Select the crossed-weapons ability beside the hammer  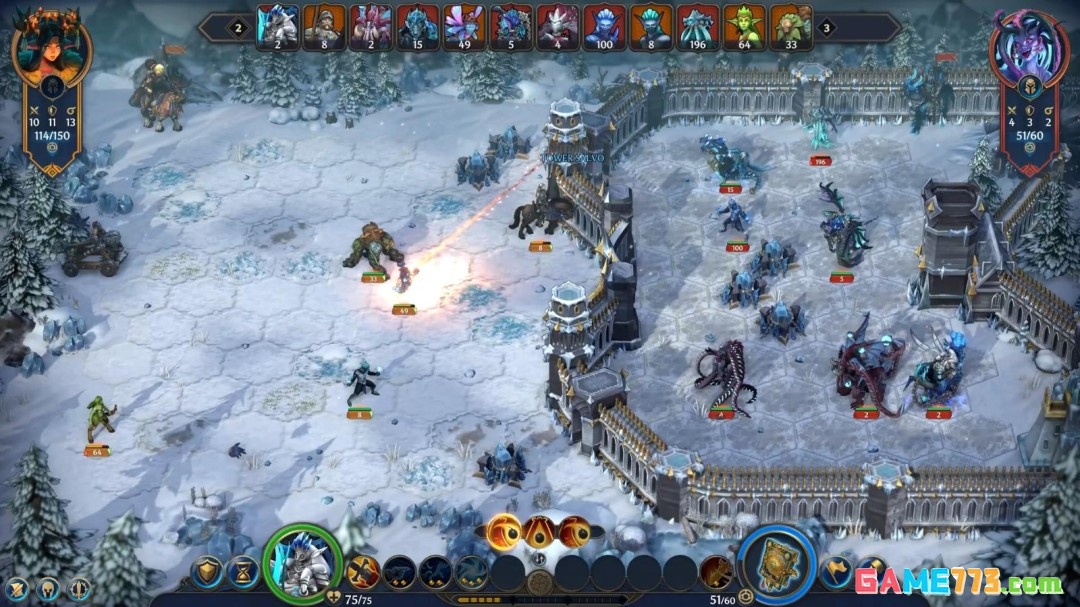(399, 572)
